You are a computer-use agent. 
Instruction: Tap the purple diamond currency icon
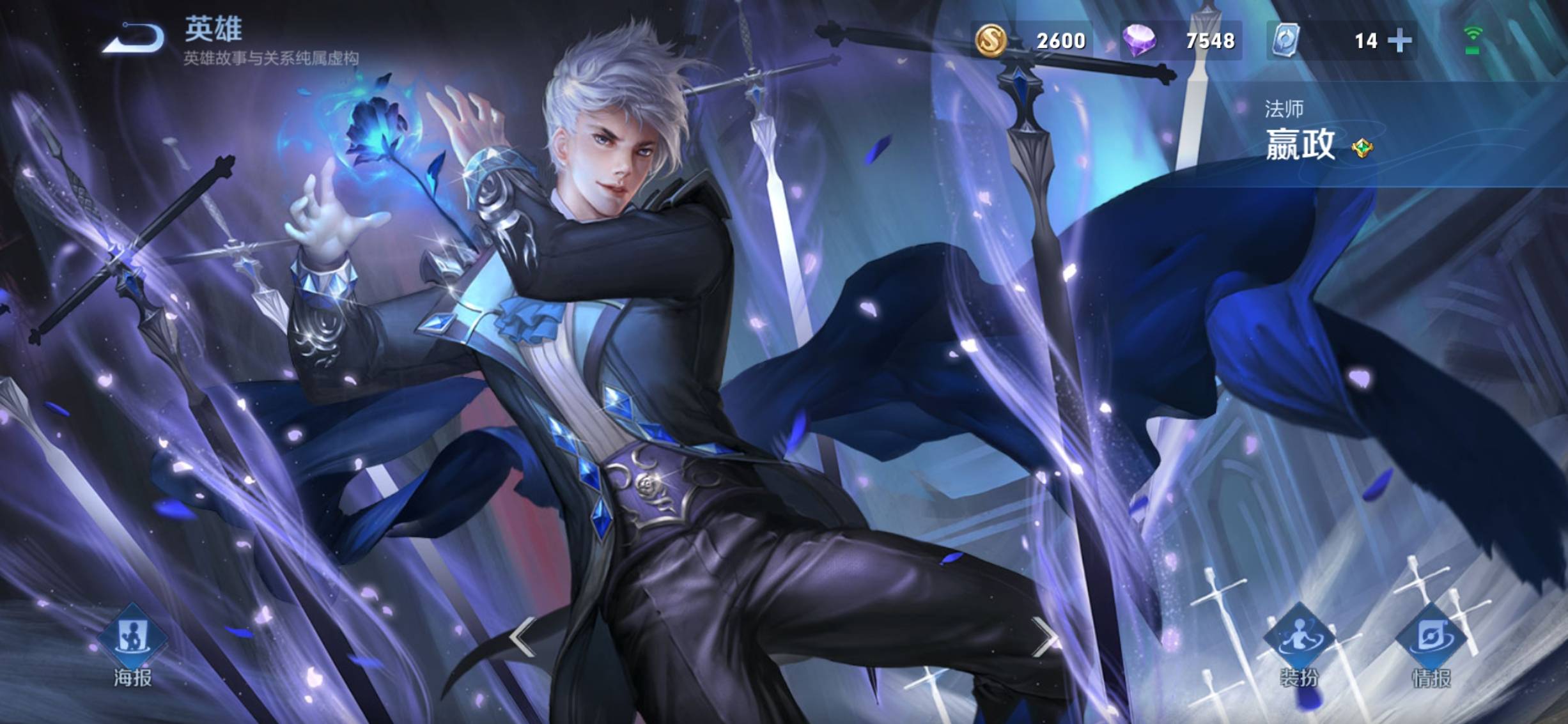tap(1140, 40)
